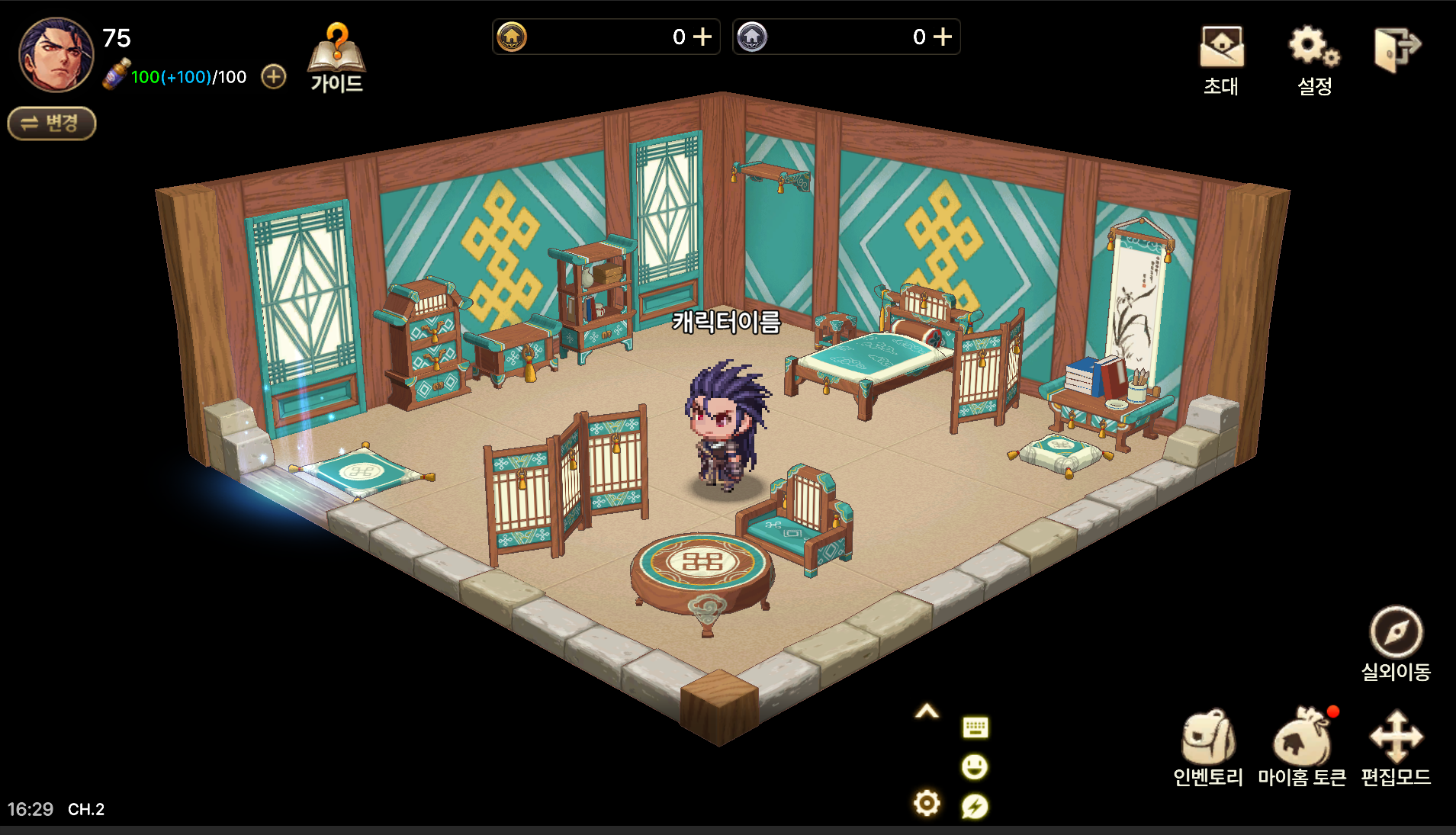1456x835 pixels.
Task: Toggle the lightning bolt speech icon
Action: pos(975,806)
